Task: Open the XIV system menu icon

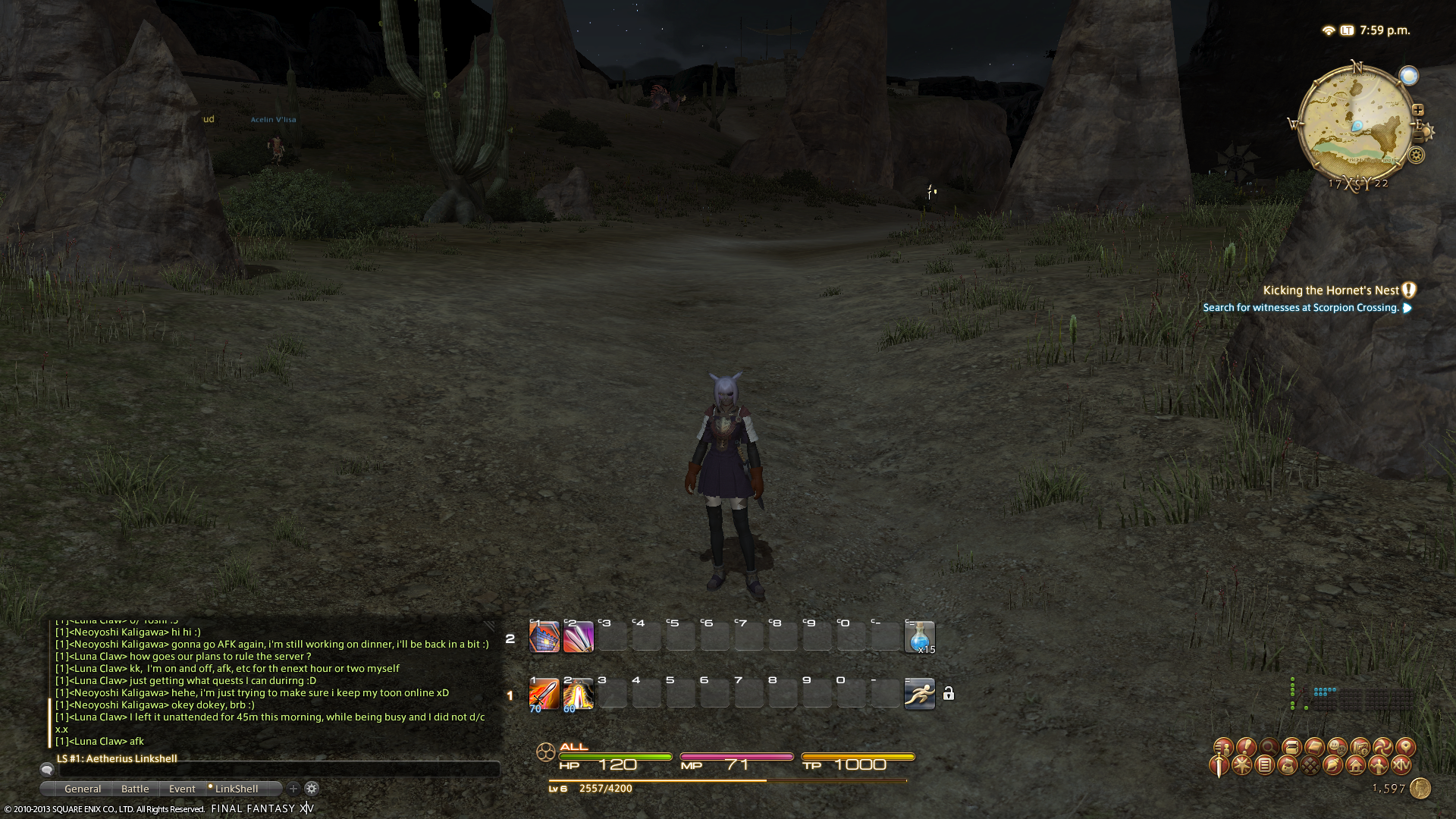Action: tap(1401, 765)
